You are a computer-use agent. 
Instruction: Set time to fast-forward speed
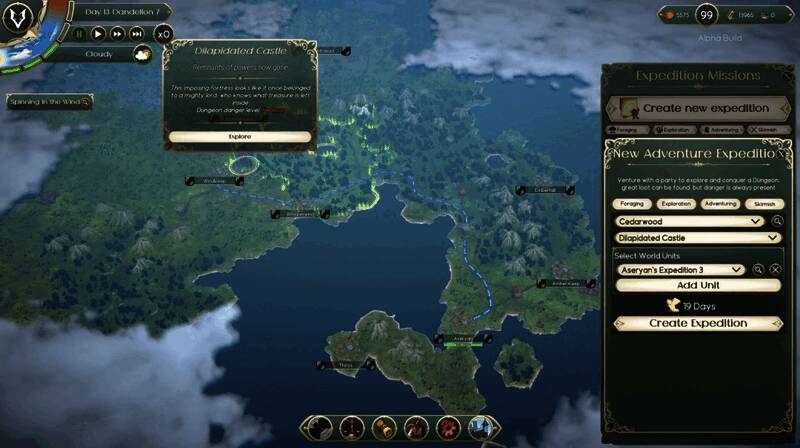coord(117,33)
